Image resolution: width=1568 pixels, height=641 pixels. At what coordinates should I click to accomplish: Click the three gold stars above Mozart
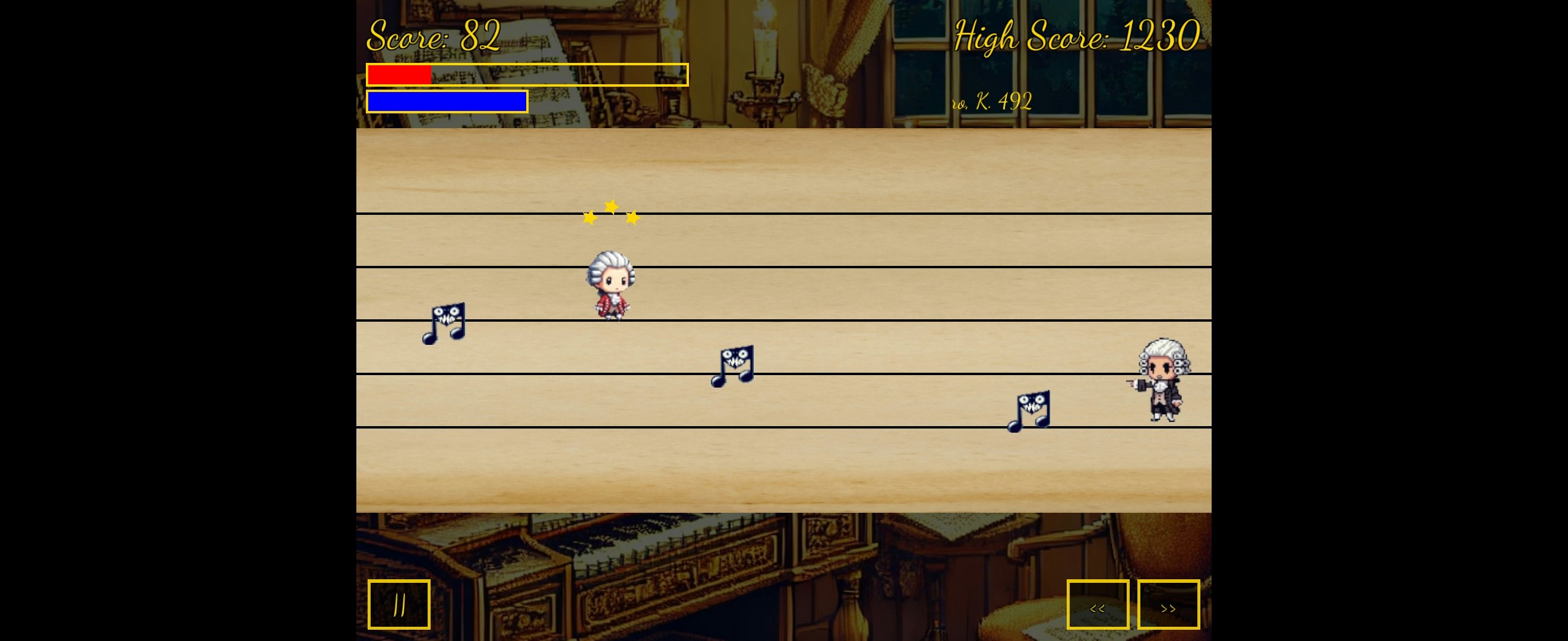click(611, 212)
